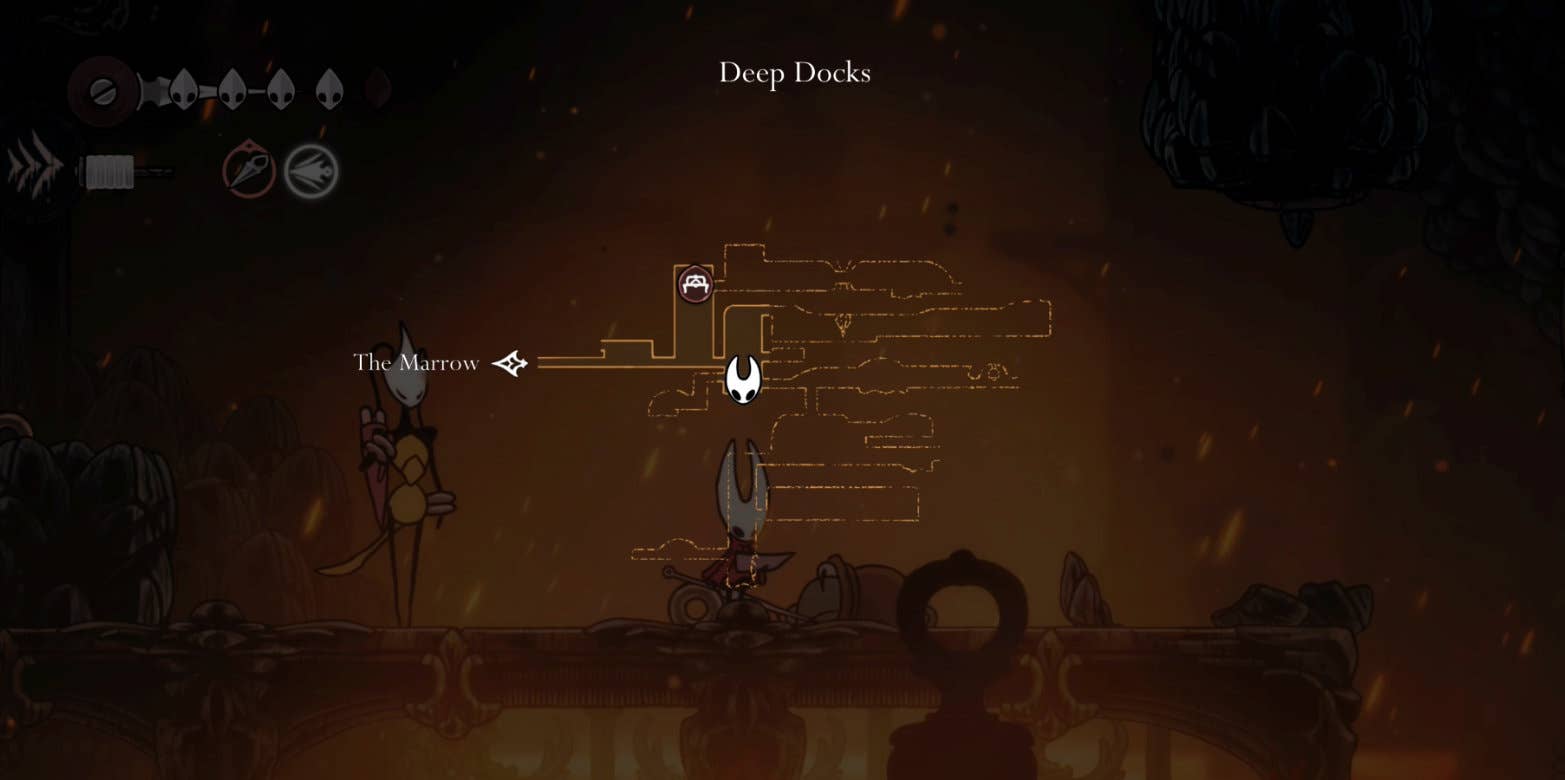1565x780 pixels.
Task: Click Hornet's position marker on the map
Action: pyautogui.click(x=742, y=379)
